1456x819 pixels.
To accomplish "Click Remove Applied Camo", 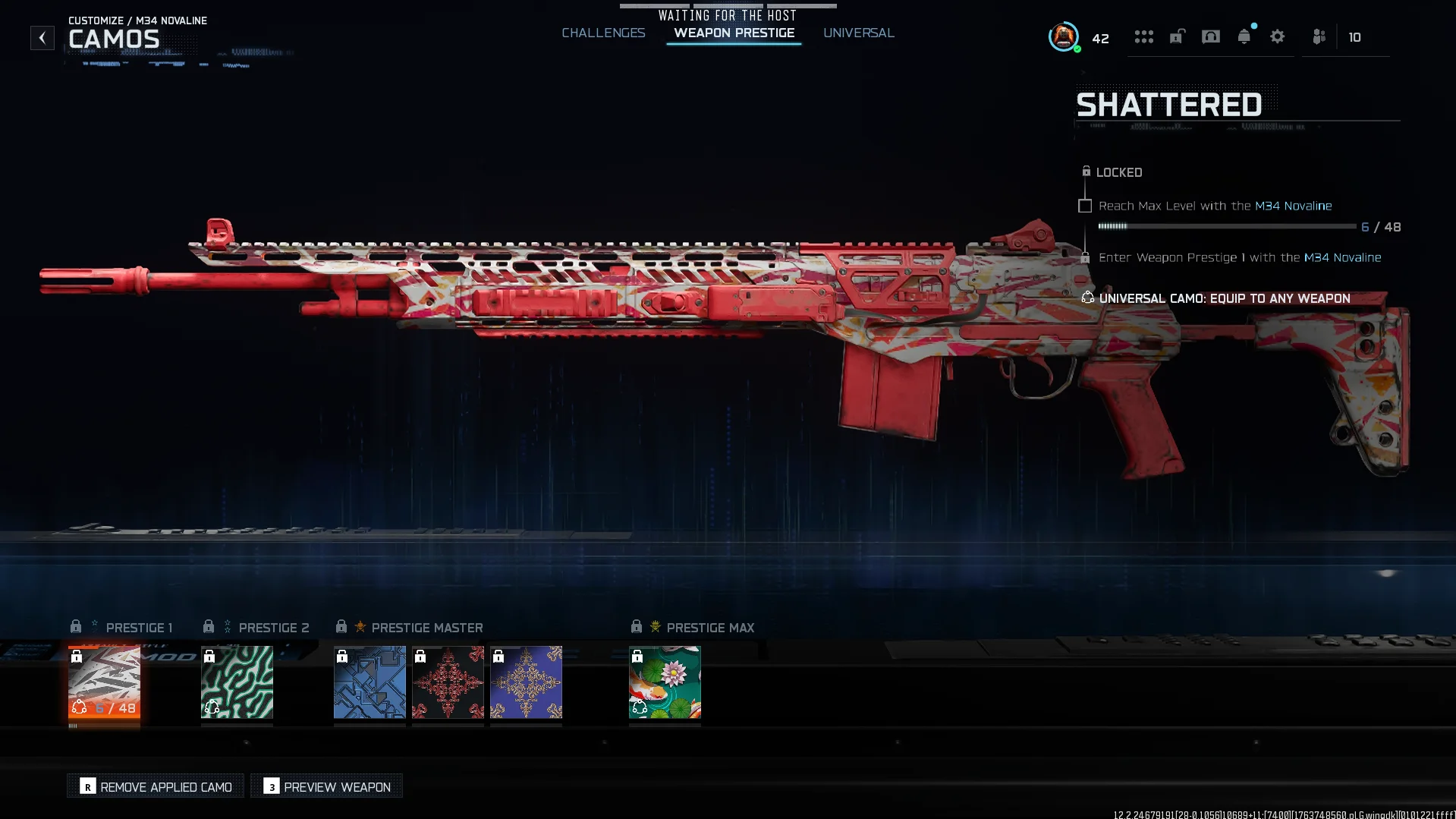I will click(156, 786).
